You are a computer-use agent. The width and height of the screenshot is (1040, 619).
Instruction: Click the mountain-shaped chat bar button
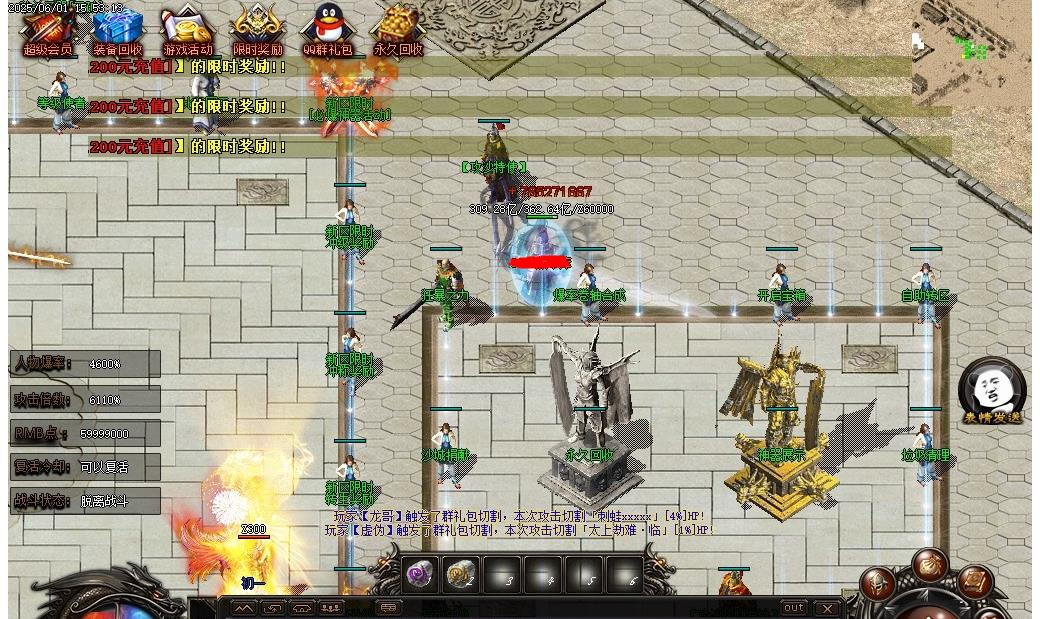(243, 608)
